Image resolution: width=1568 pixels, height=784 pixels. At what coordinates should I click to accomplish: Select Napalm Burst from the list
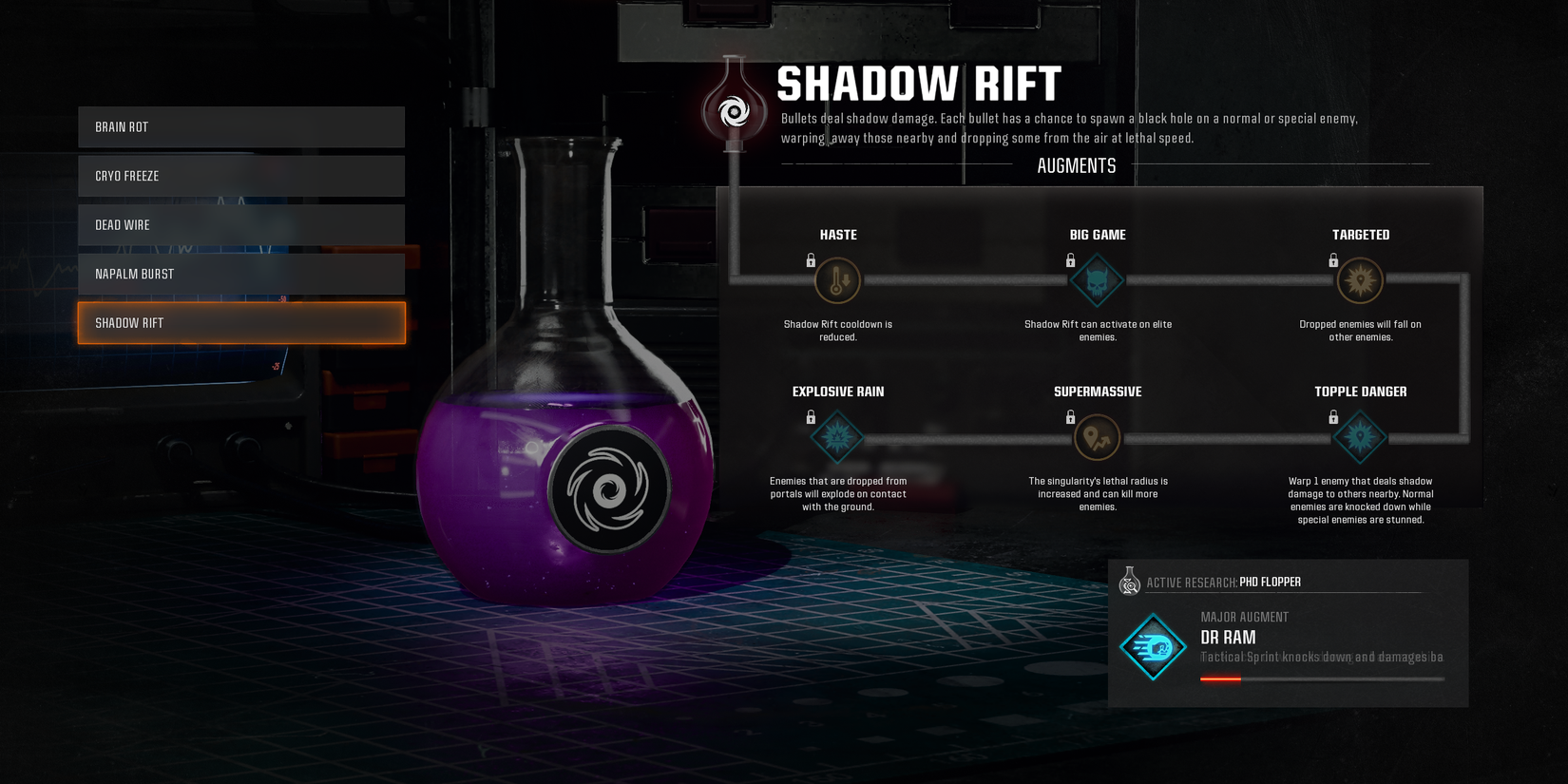(240, 274)
